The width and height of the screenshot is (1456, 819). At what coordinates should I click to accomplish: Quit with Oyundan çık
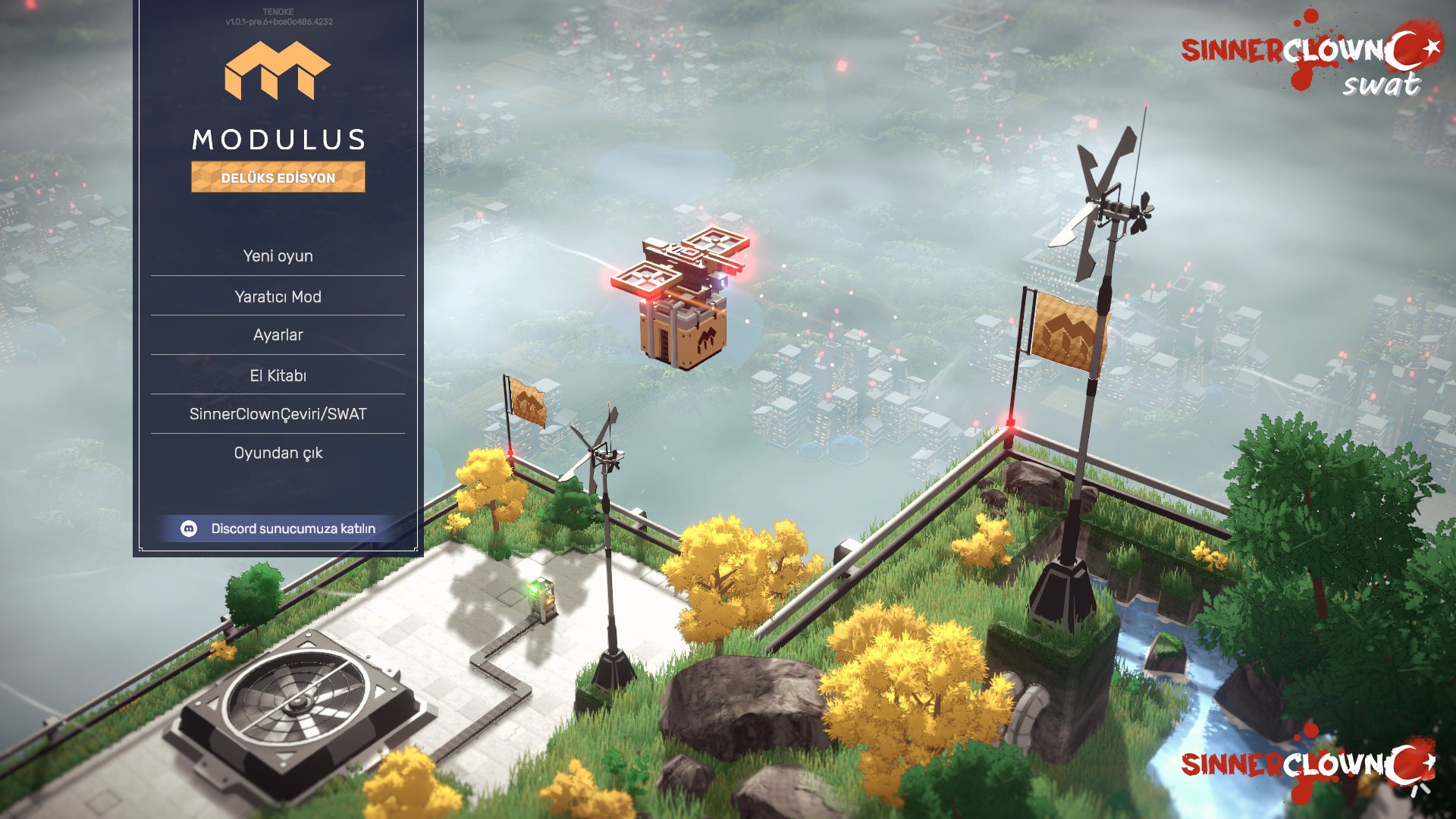pyautogui.click(x=278, y=453)
